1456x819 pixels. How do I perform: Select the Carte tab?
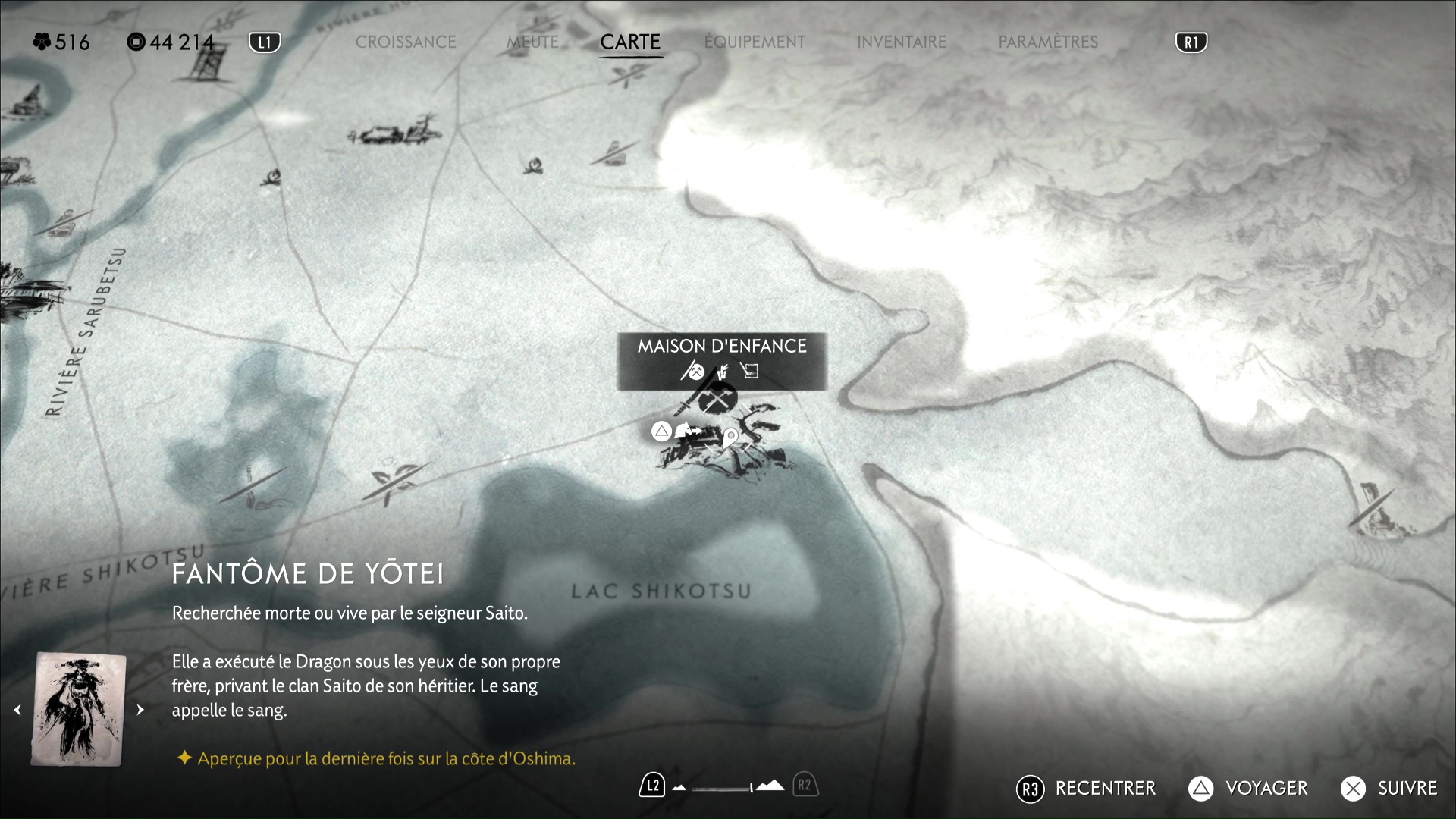[x=630, y=42]
